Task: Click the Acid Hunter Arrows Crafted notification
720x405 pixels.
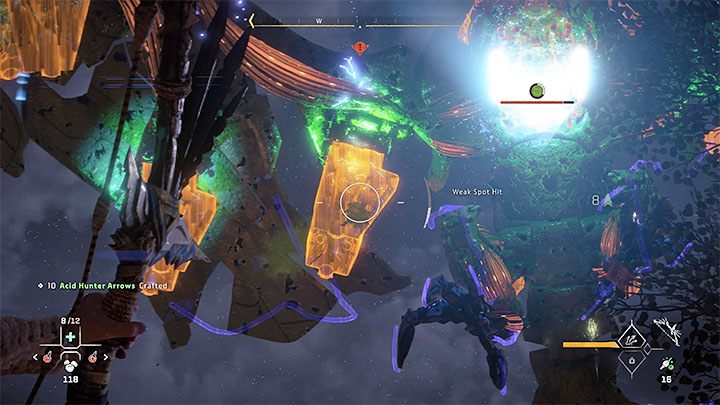Action: pyautogui.click(x=104, y=286)
